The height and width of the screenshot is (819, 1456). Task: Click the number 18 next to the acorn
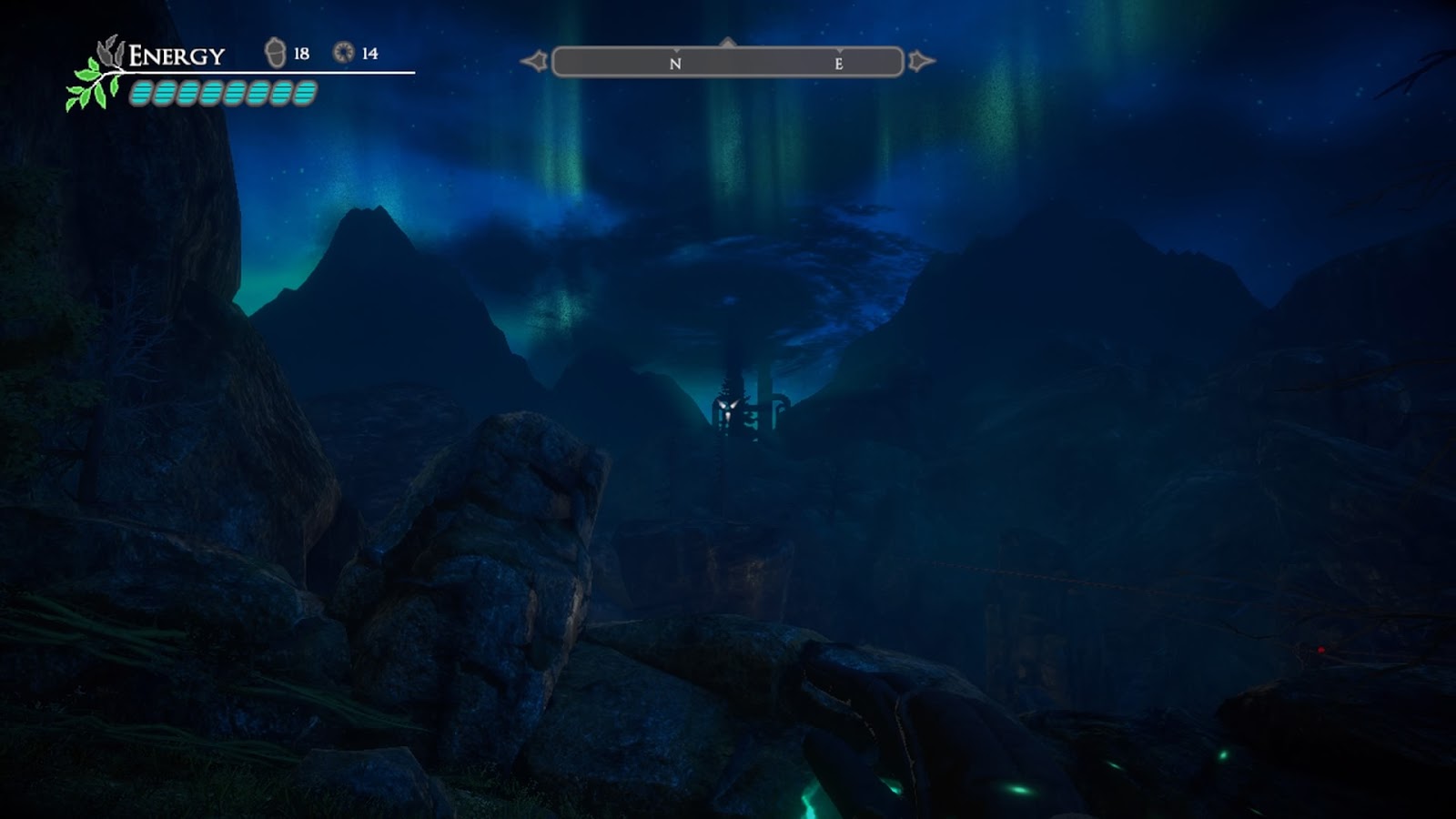tap(300, 52)
